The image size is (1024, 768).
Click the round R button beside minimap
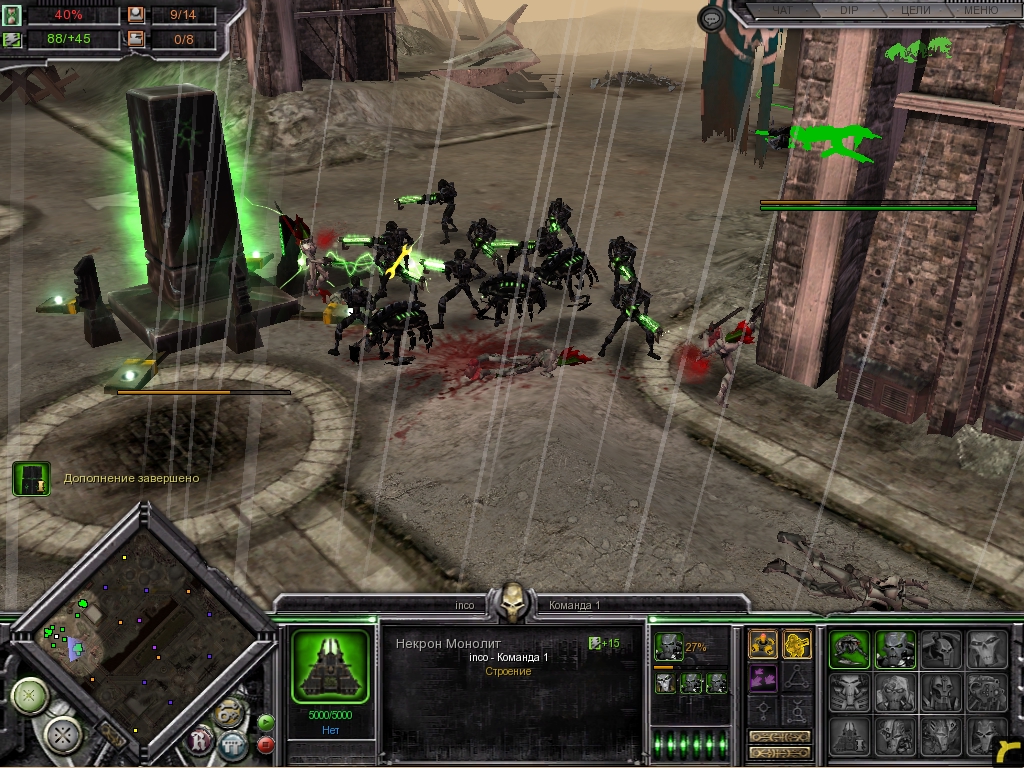(x=201, y=740)
